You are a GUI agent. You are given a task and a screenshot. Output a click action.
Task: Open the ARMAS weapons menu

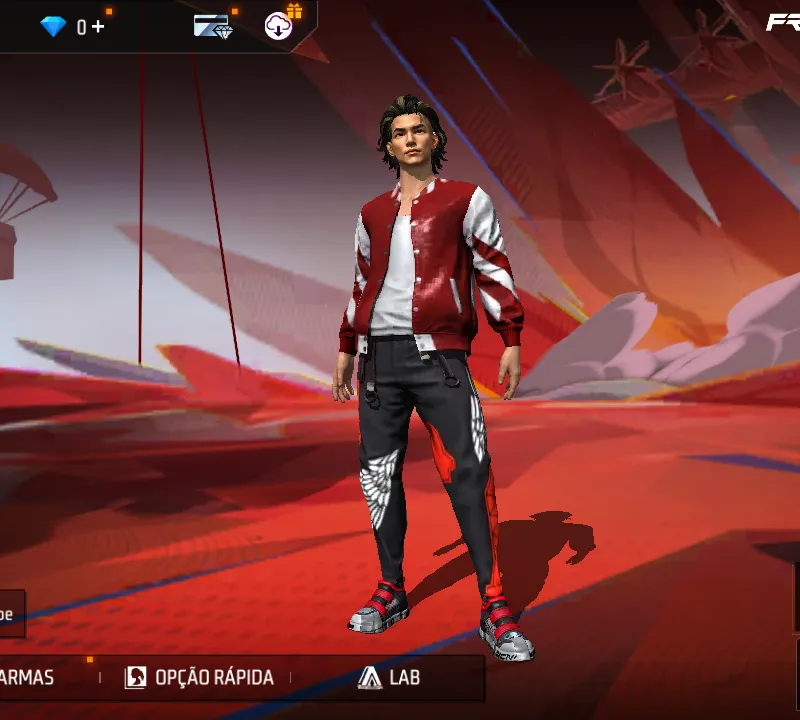pyautogui.click(x=28, y=677)
